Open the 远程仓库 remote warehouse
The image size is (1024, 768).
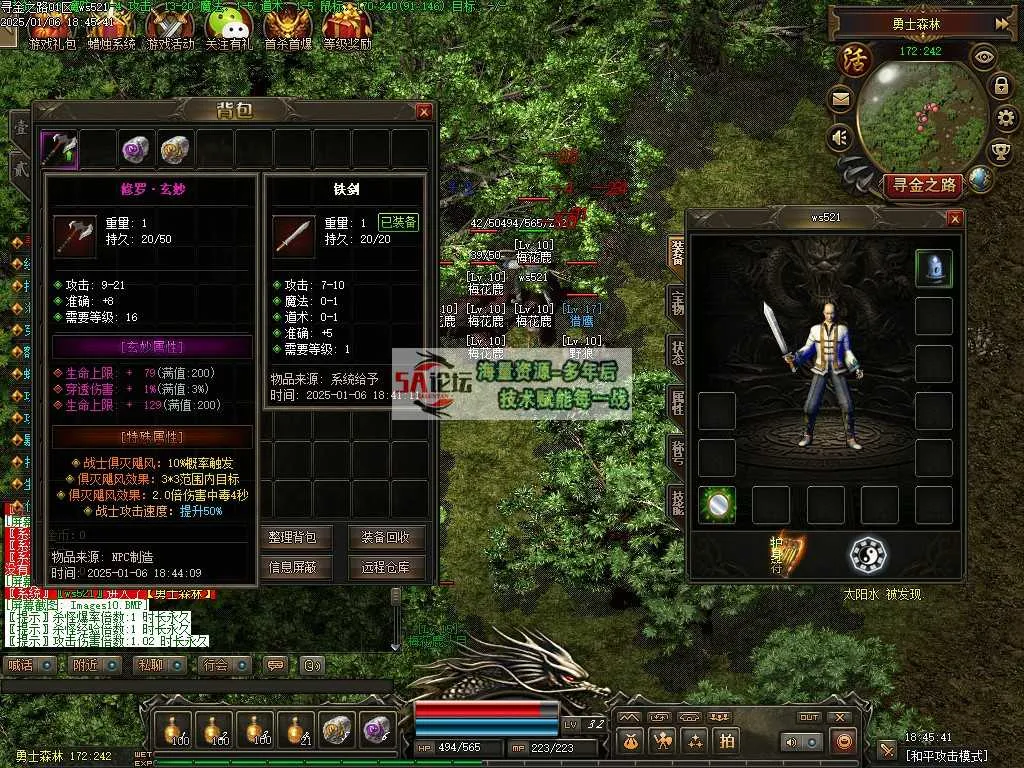pos(387,568)
